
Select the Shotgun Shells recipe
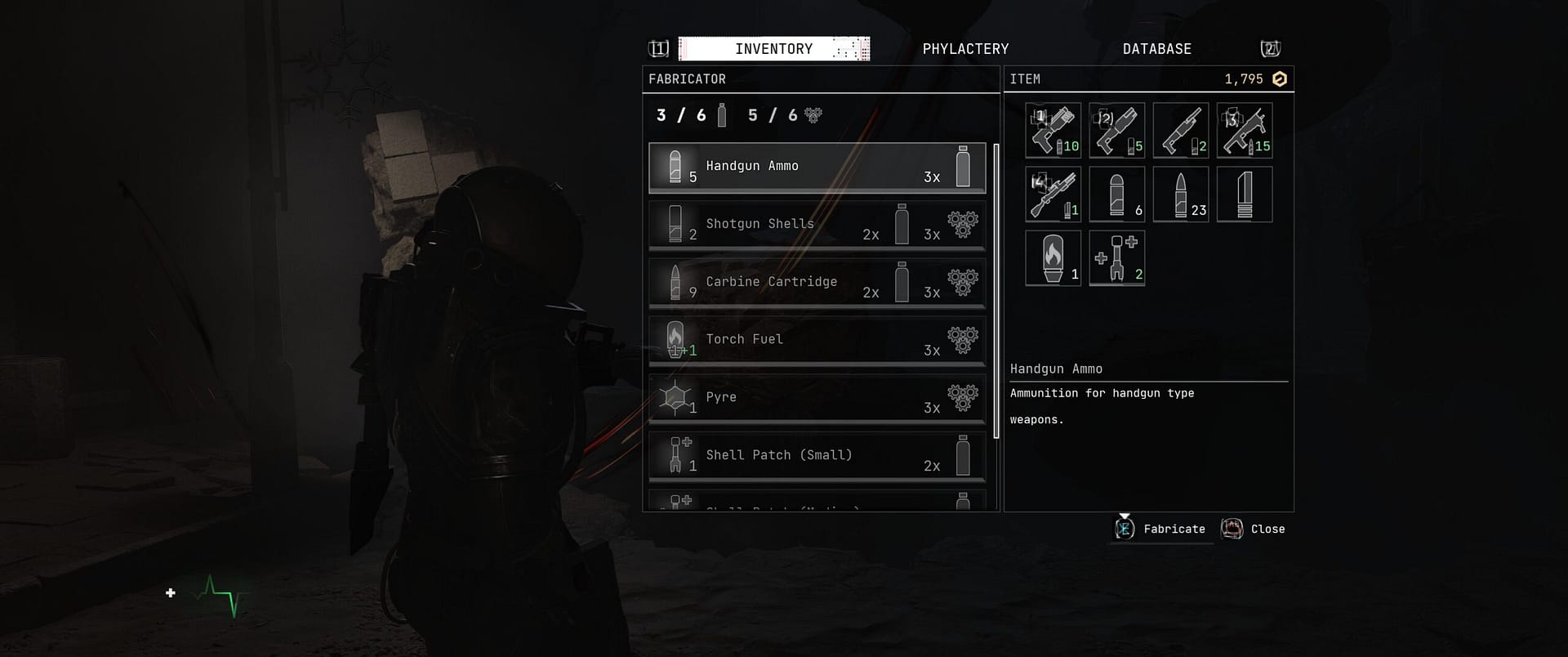click(817, 225)
